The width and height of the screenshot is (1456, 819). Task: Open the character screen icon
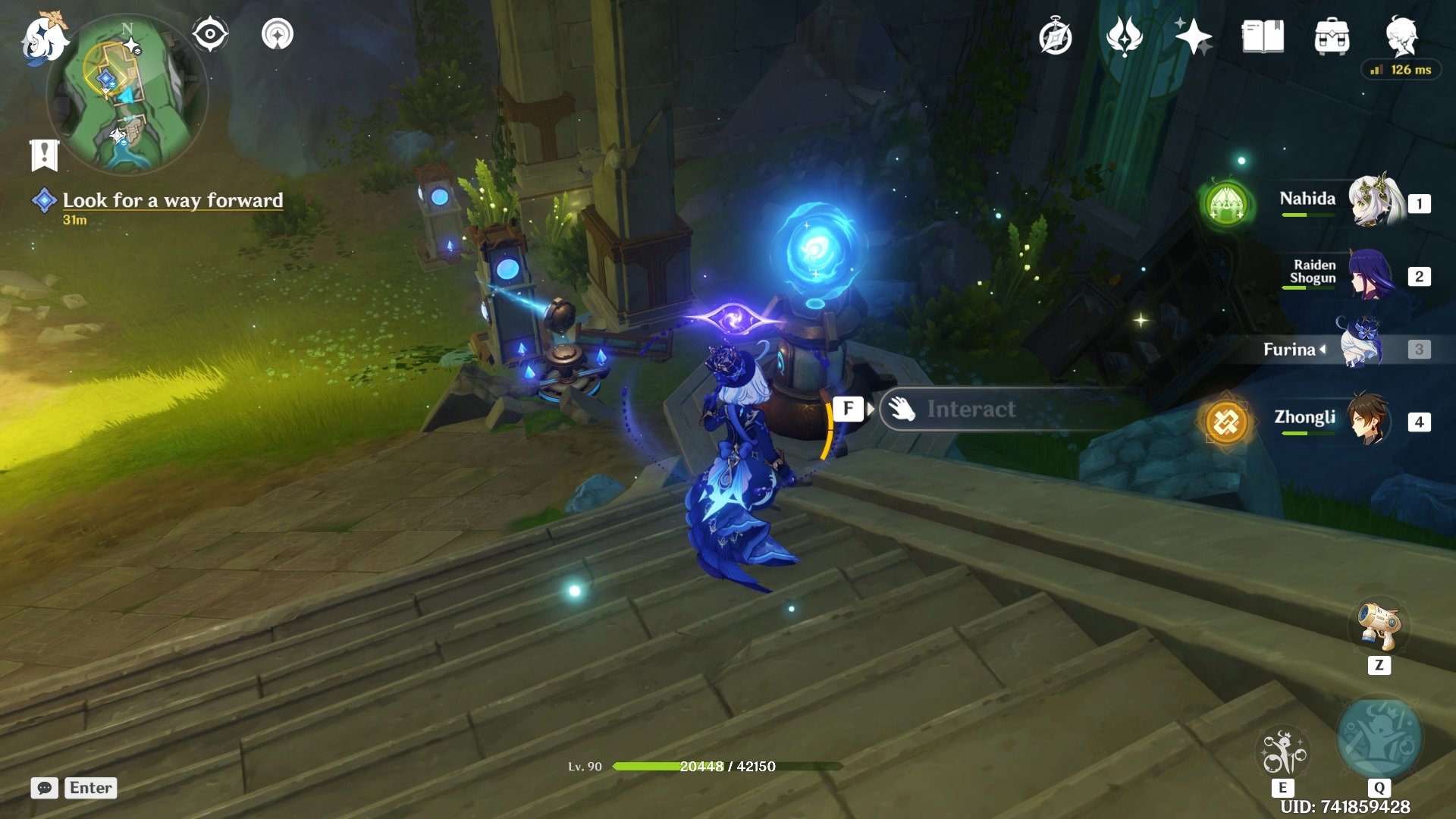point(1401,35)
